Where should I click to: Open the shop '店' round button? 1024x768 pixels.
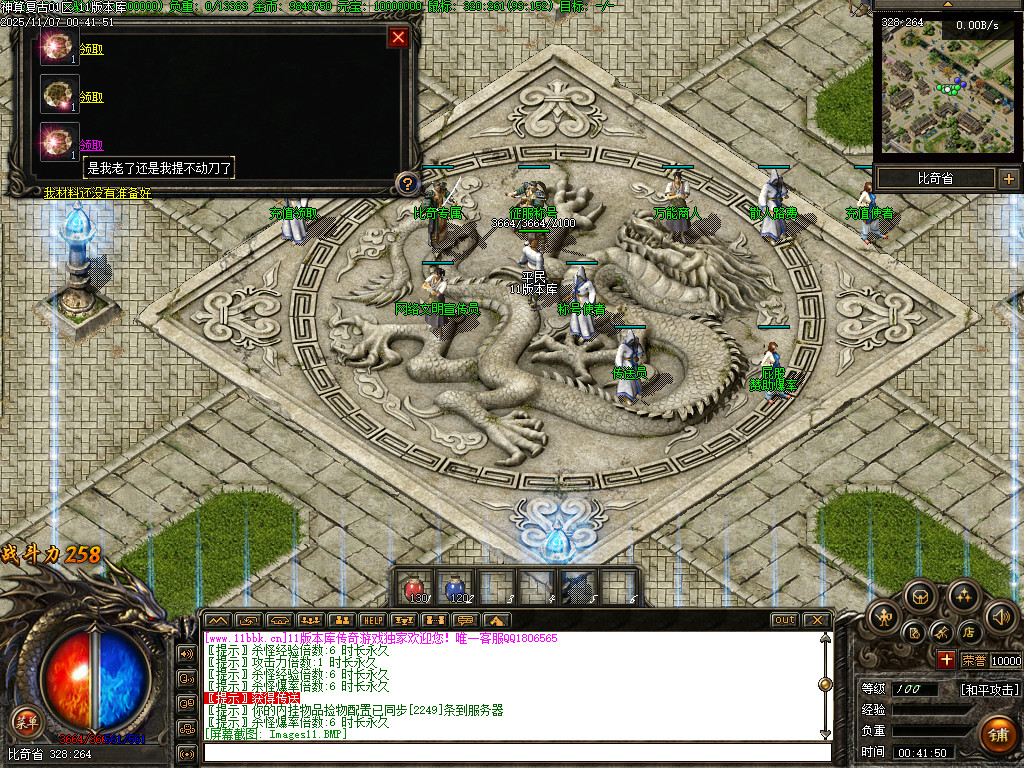(969, 632)
